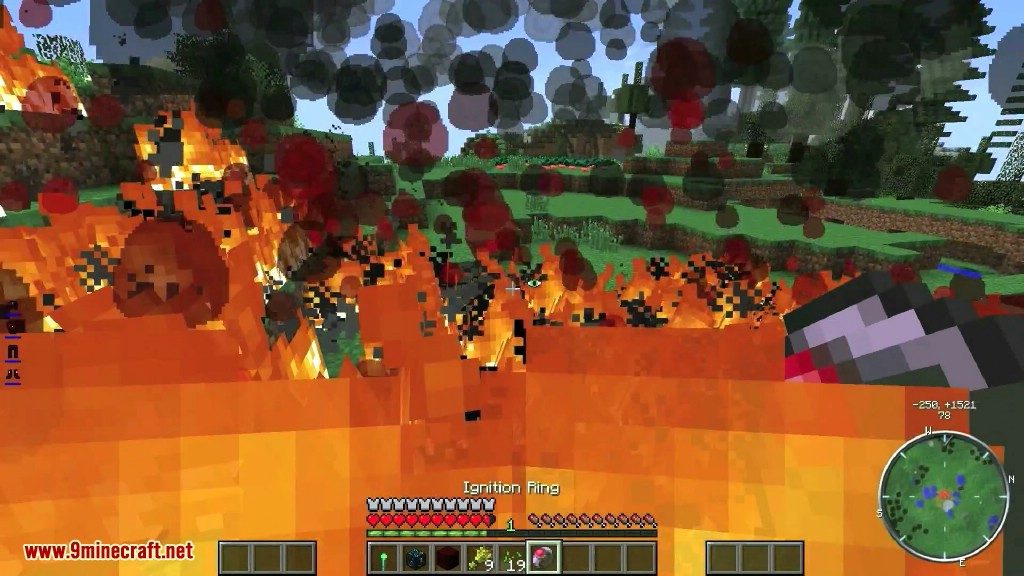This screenshot has width=1024, height=576.
Task: Open the www.9minecraft.net watermark link
Action: pos(108,551)
